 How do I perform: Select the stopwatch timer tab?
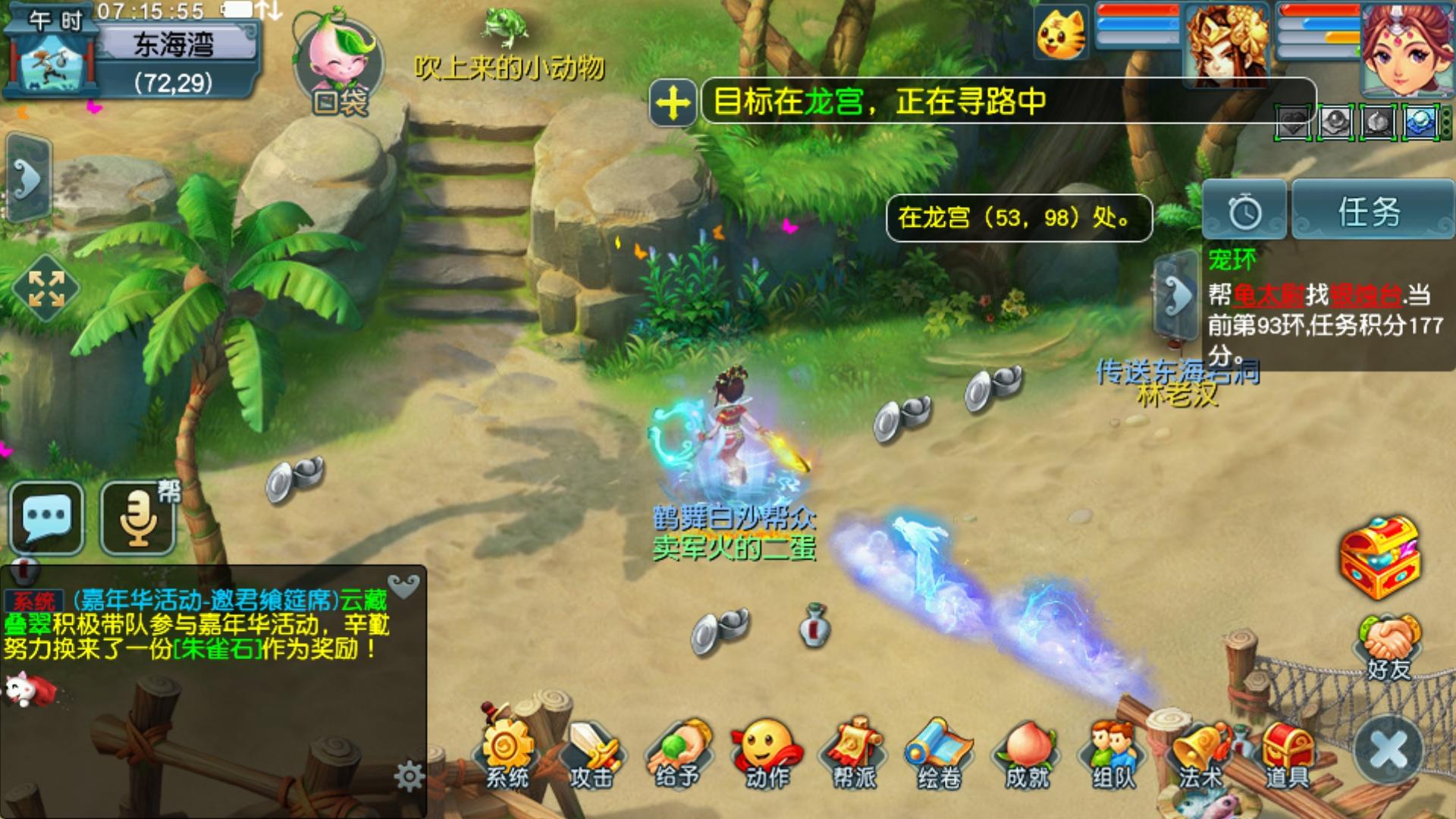point(1244,212)
